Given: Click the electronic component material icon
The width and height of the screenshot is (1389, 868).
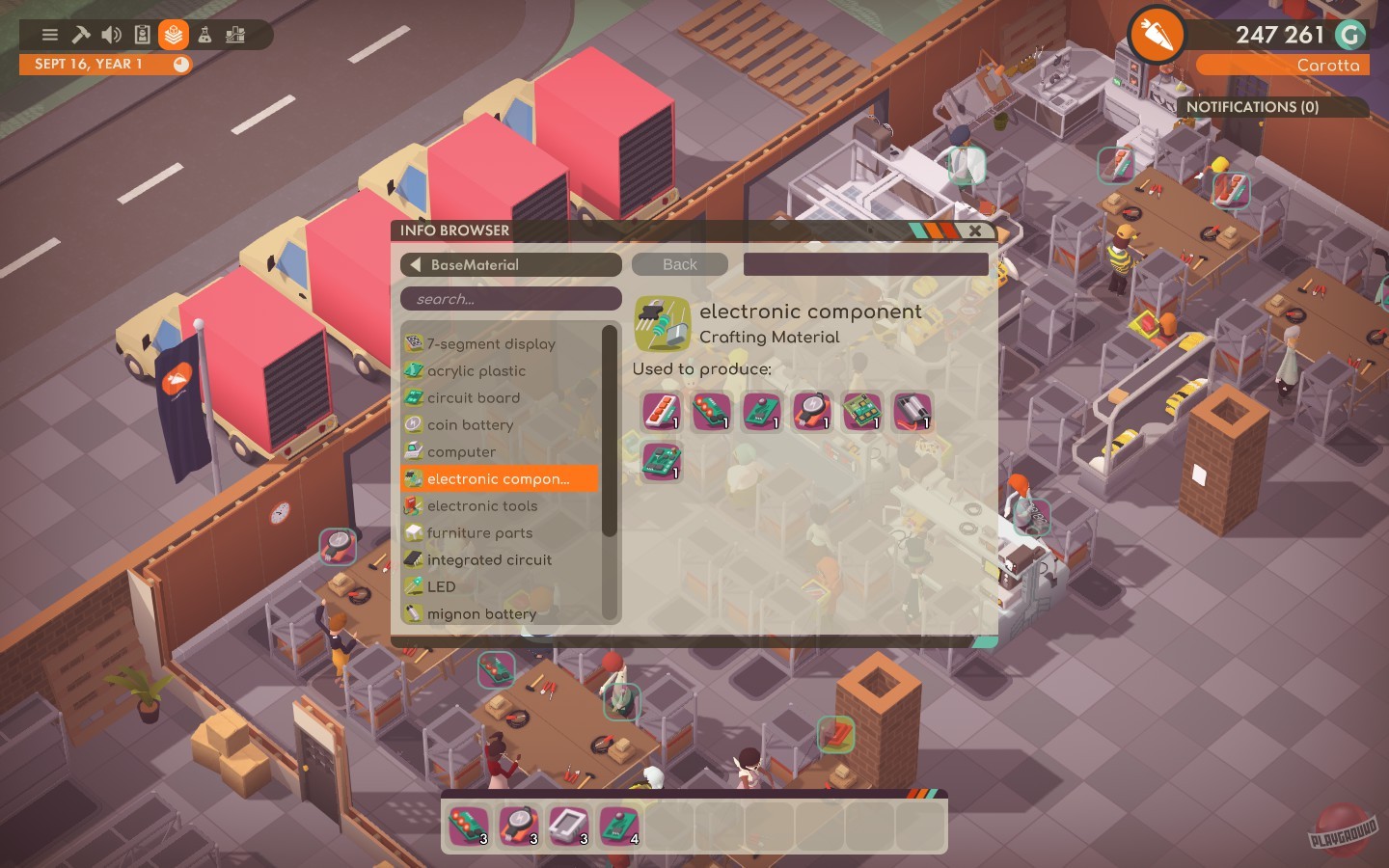Looking at the screenshot, I should pos(662,322).
